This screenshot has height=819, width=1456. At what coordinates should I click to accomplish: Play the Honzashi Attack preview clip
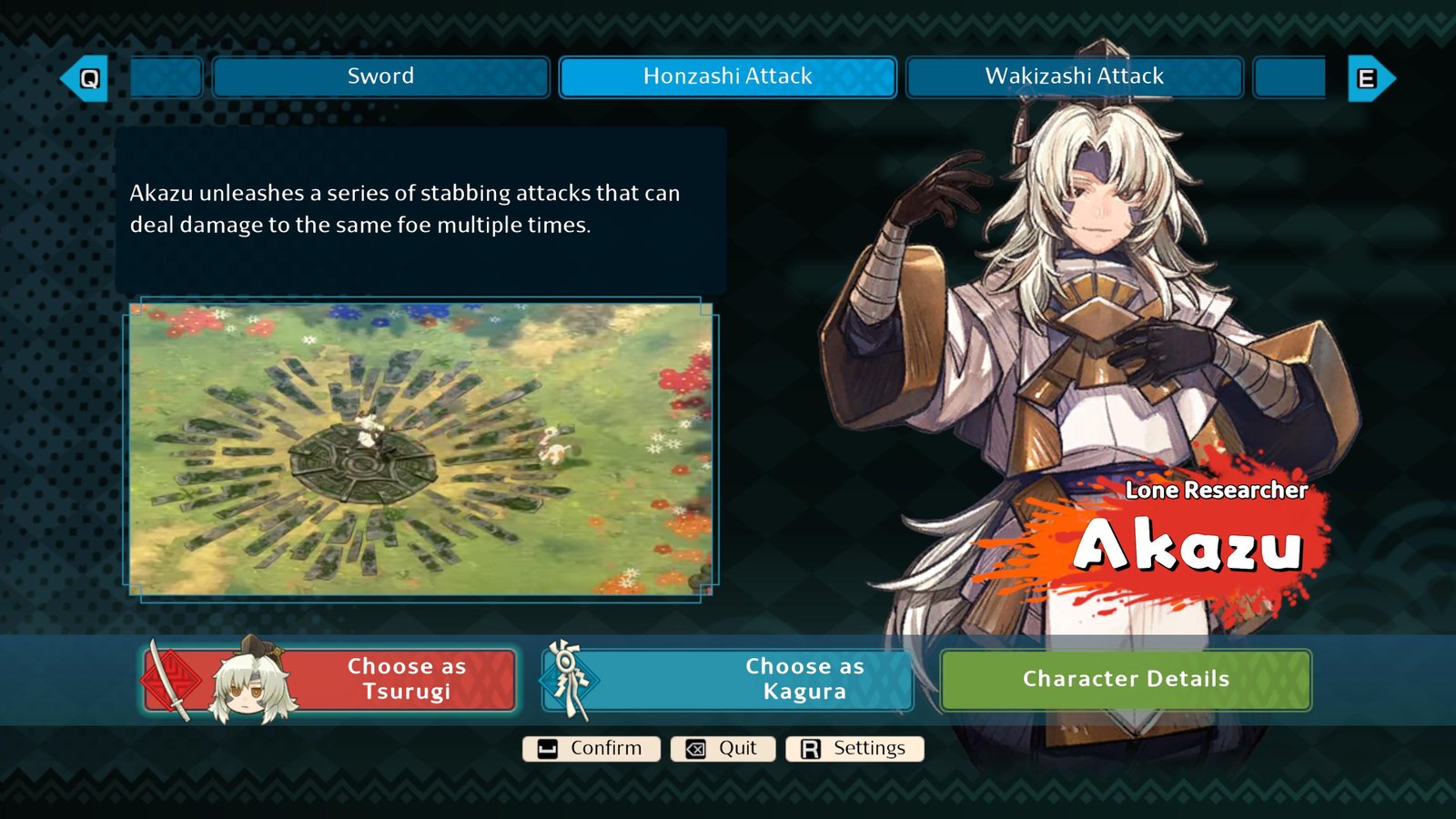[x=420, y=449]
